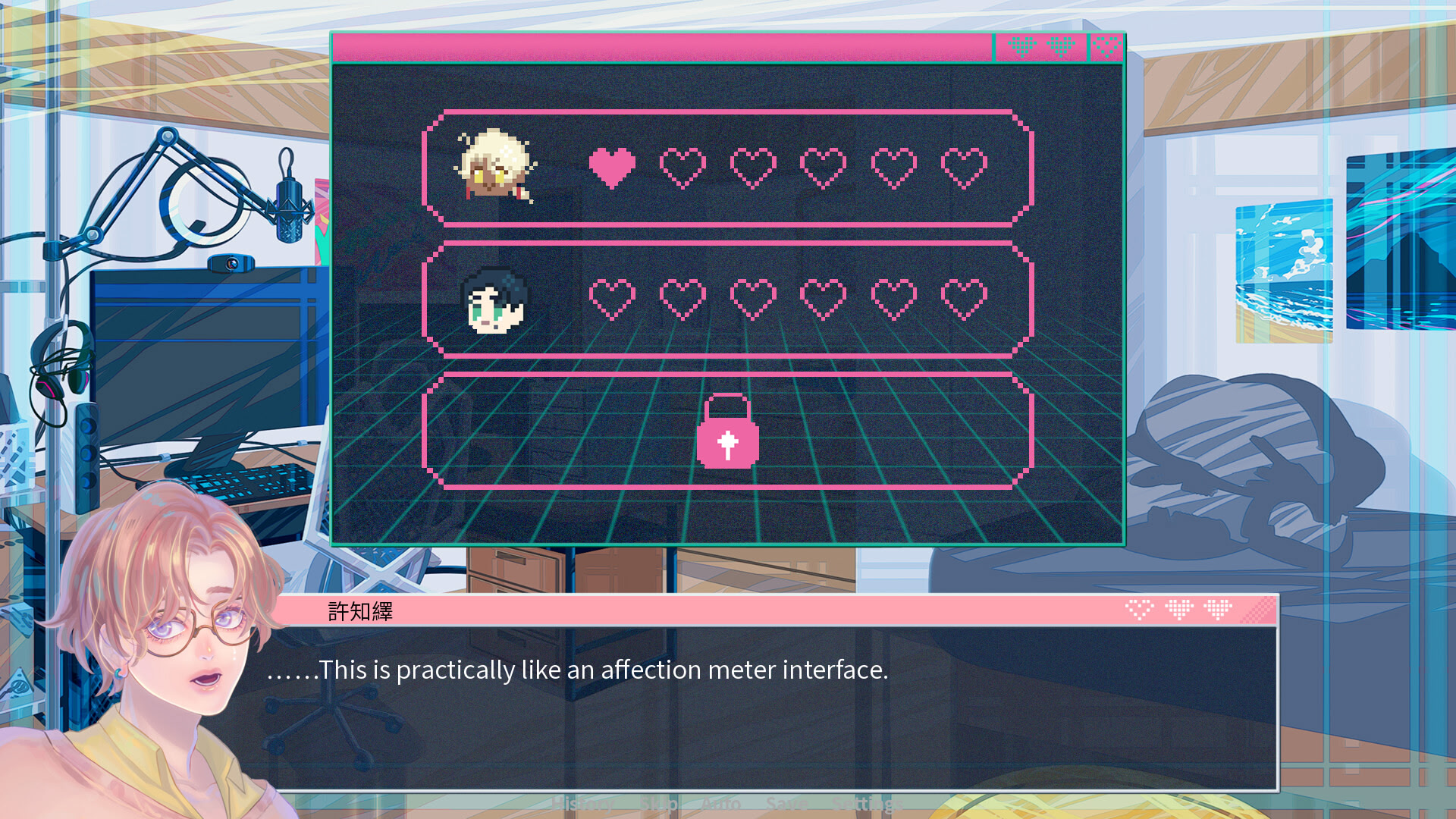Screen dimensions: 1456x819
Task: Click the middle filled heart icon on the dialogue box
Action: point(1179,610)
